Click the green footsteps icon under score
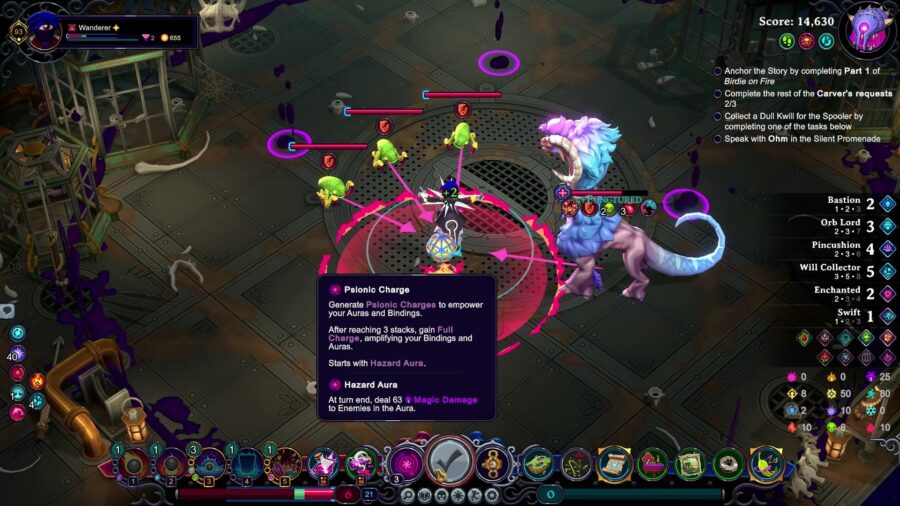This screenshot has width=900, height=506. tap(787, 41)
